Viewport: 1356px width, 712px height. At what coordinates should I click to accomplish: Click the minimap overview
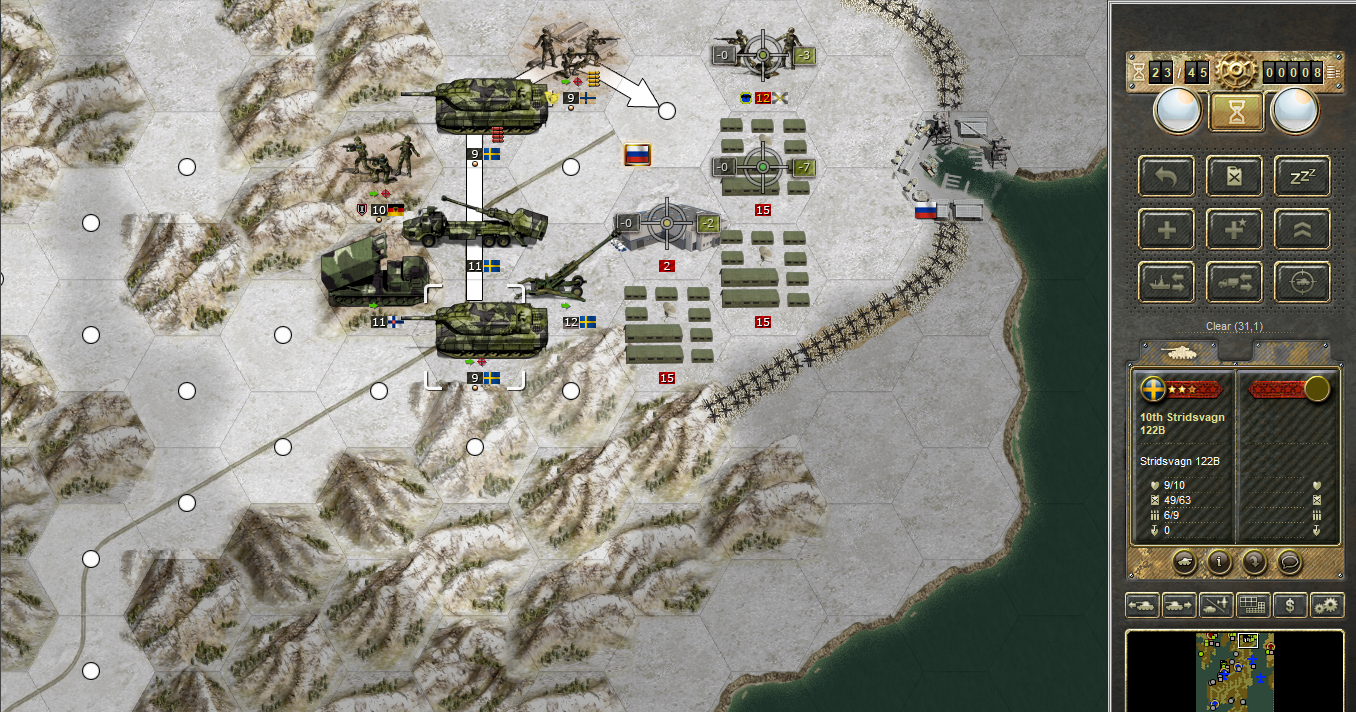tap(1235, 670)
